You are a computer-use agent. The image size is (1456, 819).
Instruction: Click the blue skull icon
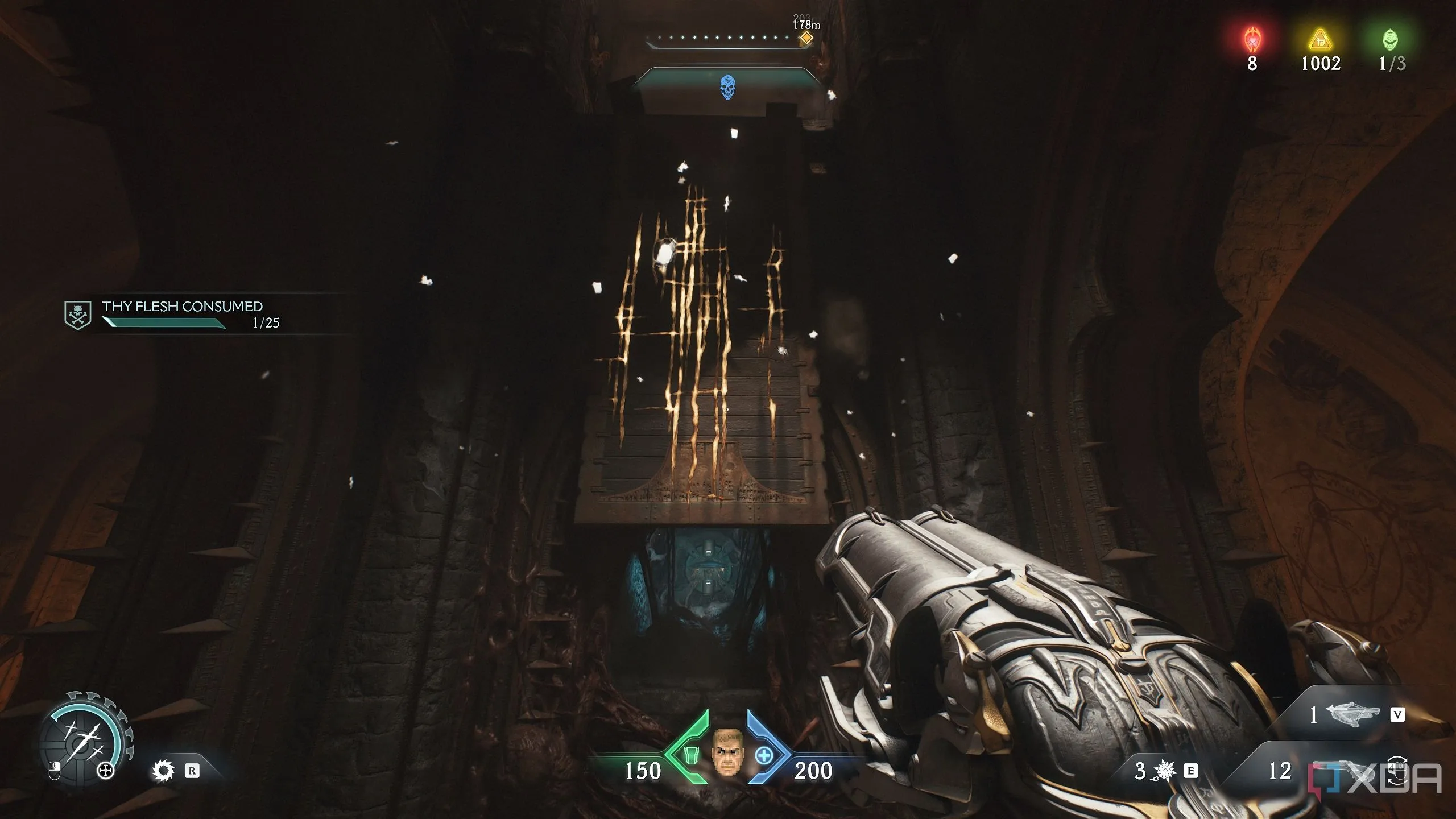click(727, 88)
